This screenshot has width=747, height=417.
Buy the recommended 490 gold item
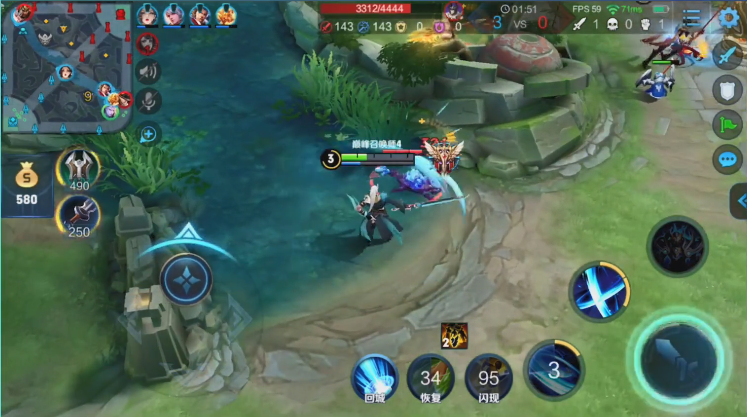78,169
